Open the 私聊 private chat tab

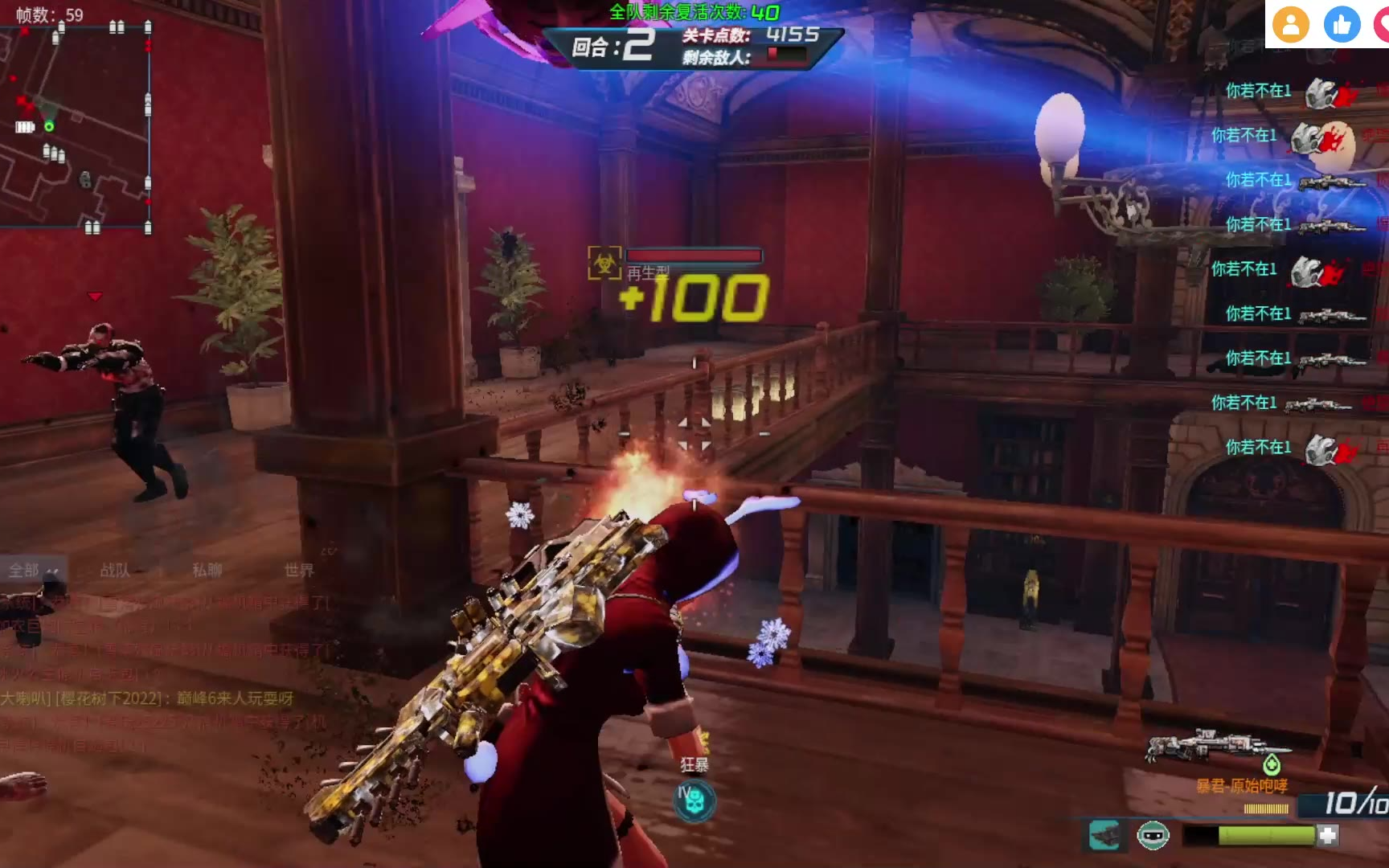click(x=207, y=571)
